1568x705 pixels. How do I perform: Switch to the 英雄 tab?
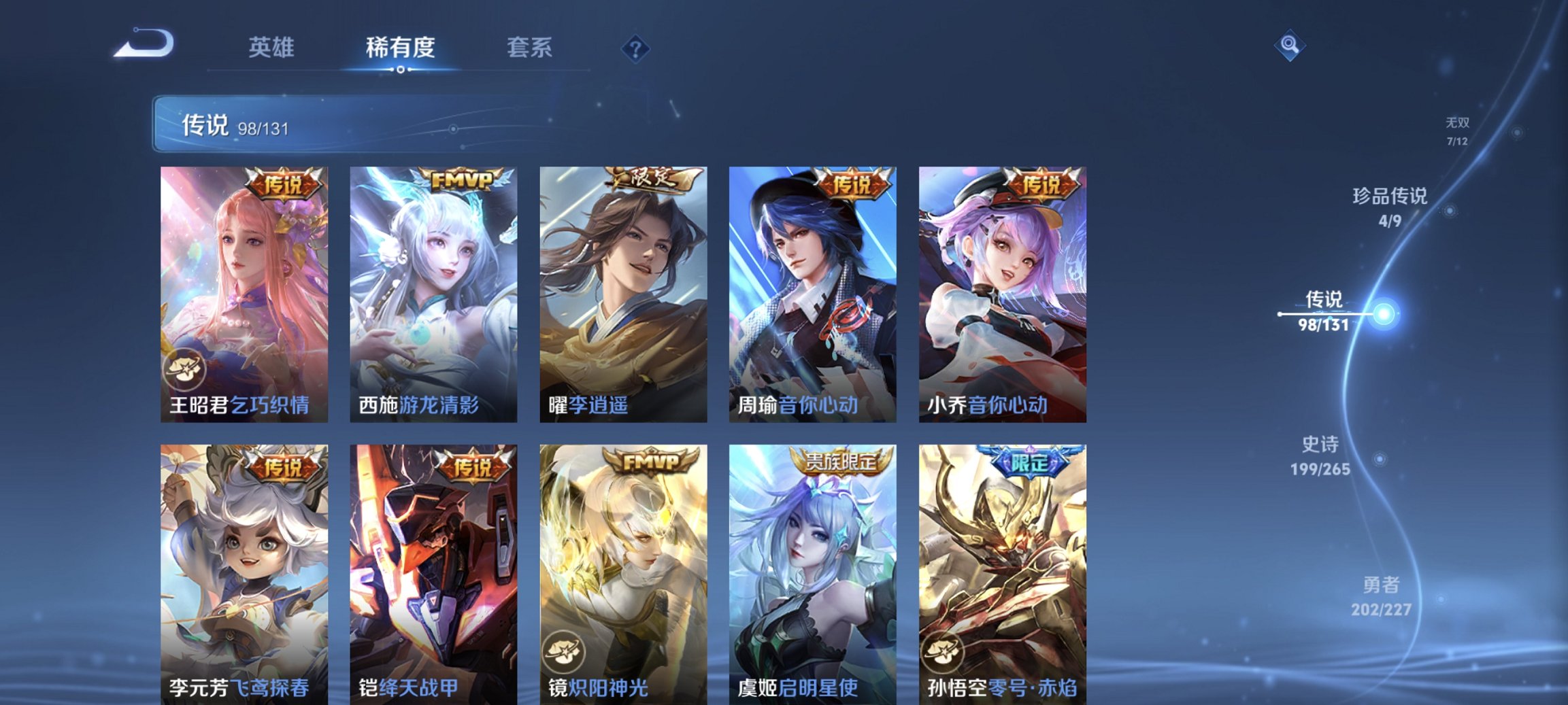[273, 48]
